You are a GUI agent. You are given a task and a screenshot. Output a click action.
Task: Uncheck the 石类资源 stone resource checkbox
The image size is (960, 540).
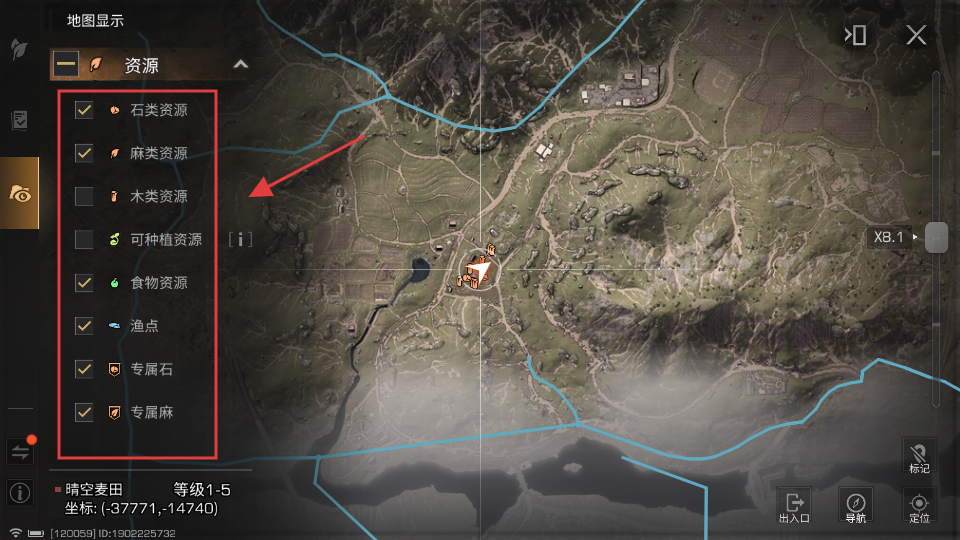(x=84, y=110)
